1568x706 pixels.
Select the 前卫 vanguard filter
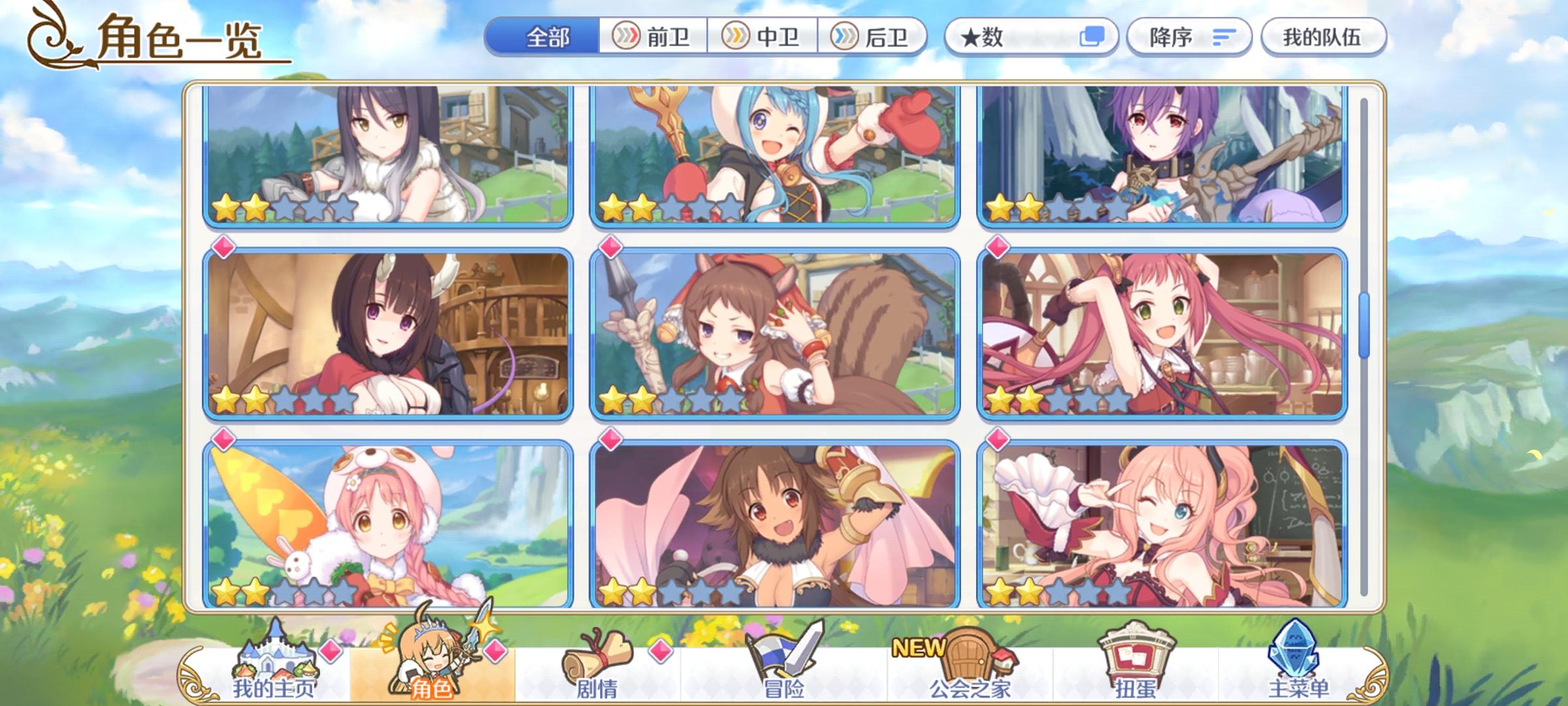click(653, 37)
